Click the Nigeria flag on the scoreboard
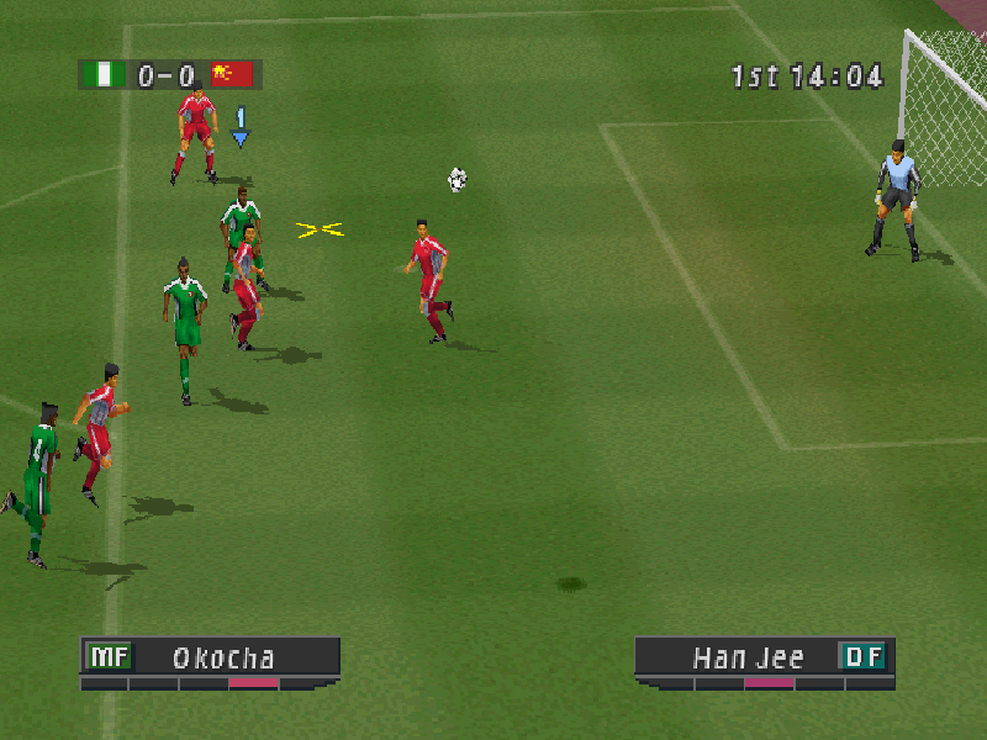987x740 pixels. click(x=103, y=75)
